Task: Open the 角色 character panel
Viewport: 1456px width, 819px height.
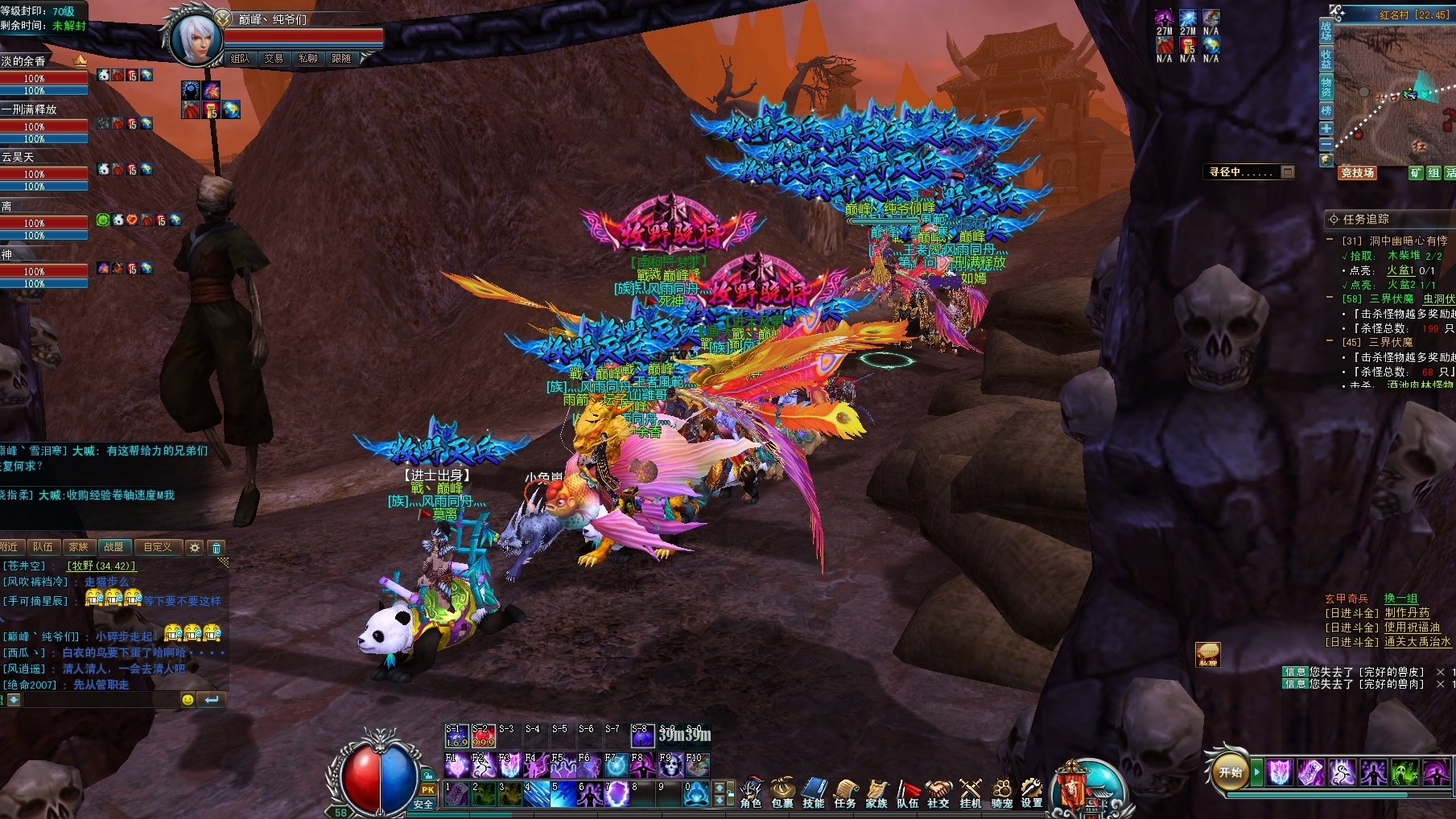Action: click(x=751, y=792)
